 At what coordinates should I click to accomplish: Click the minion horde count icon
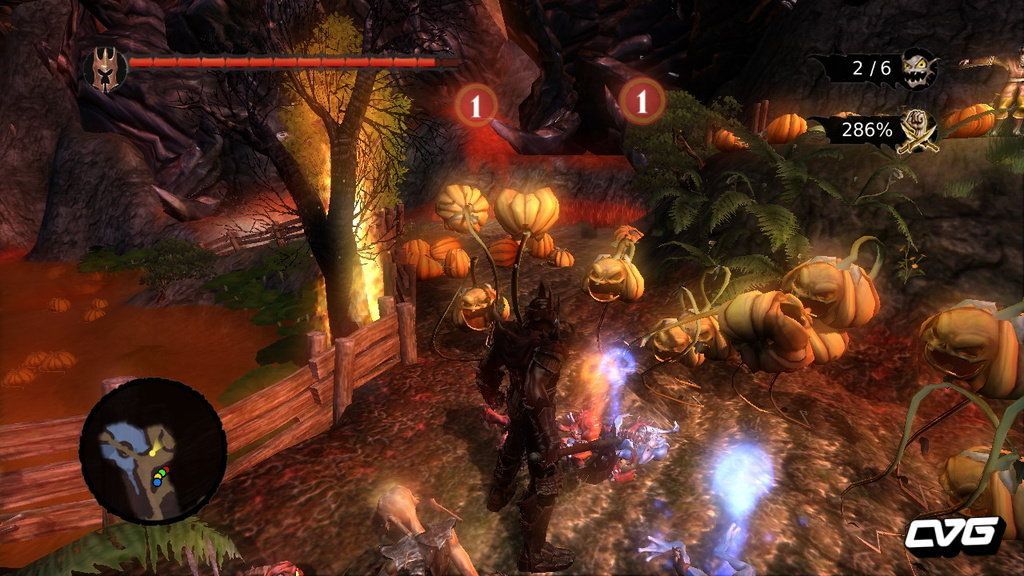point(918,68)
